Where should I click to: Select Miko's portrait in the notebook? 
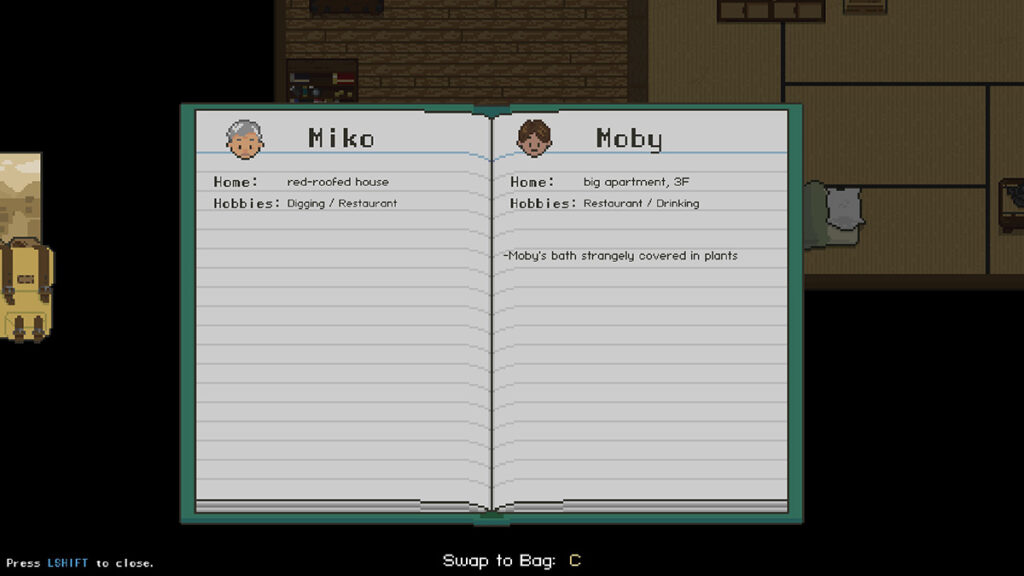click(x=245, y=139)
